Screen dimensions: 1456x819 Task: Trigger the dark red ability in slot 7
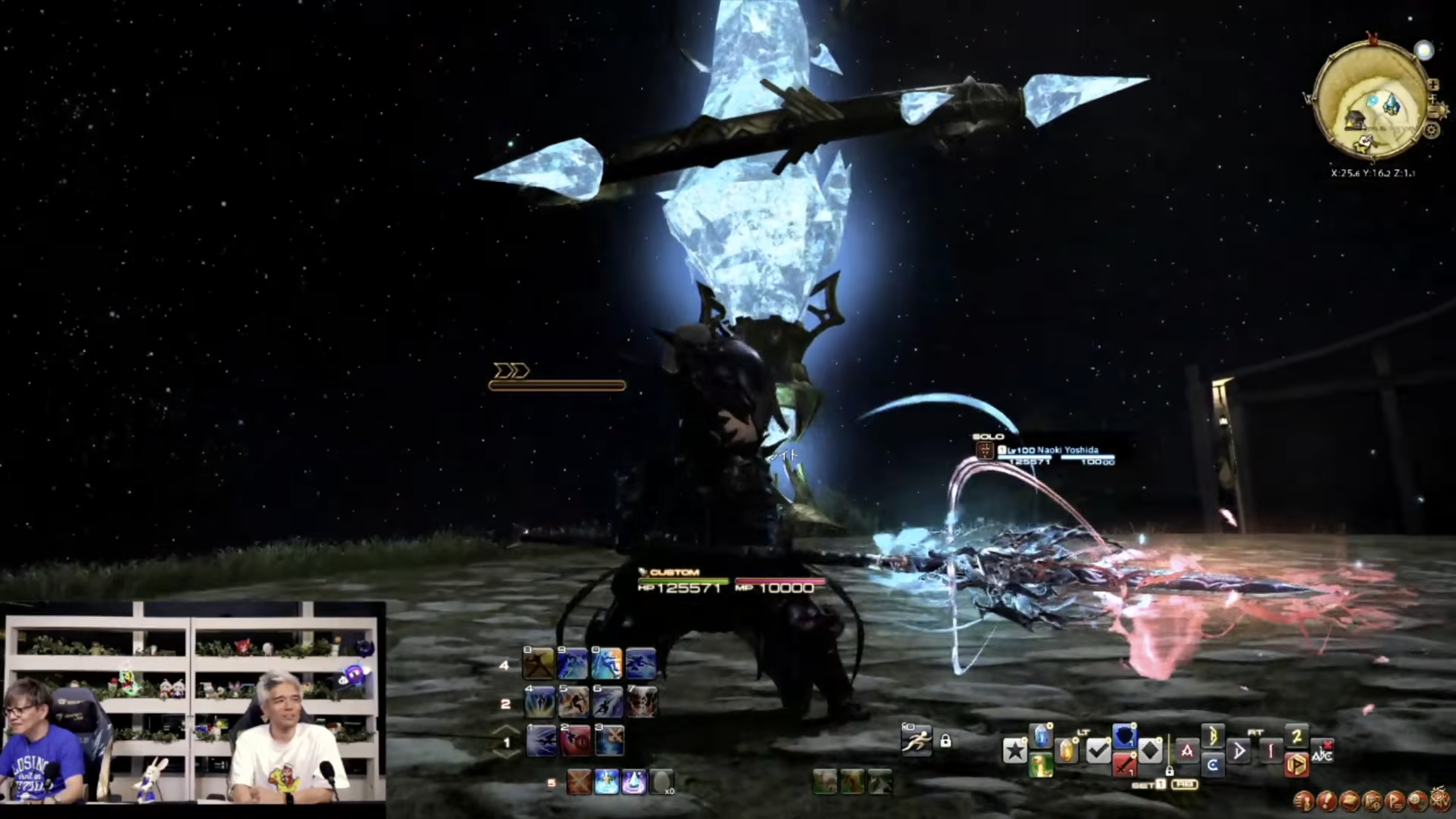coord(641,702)
